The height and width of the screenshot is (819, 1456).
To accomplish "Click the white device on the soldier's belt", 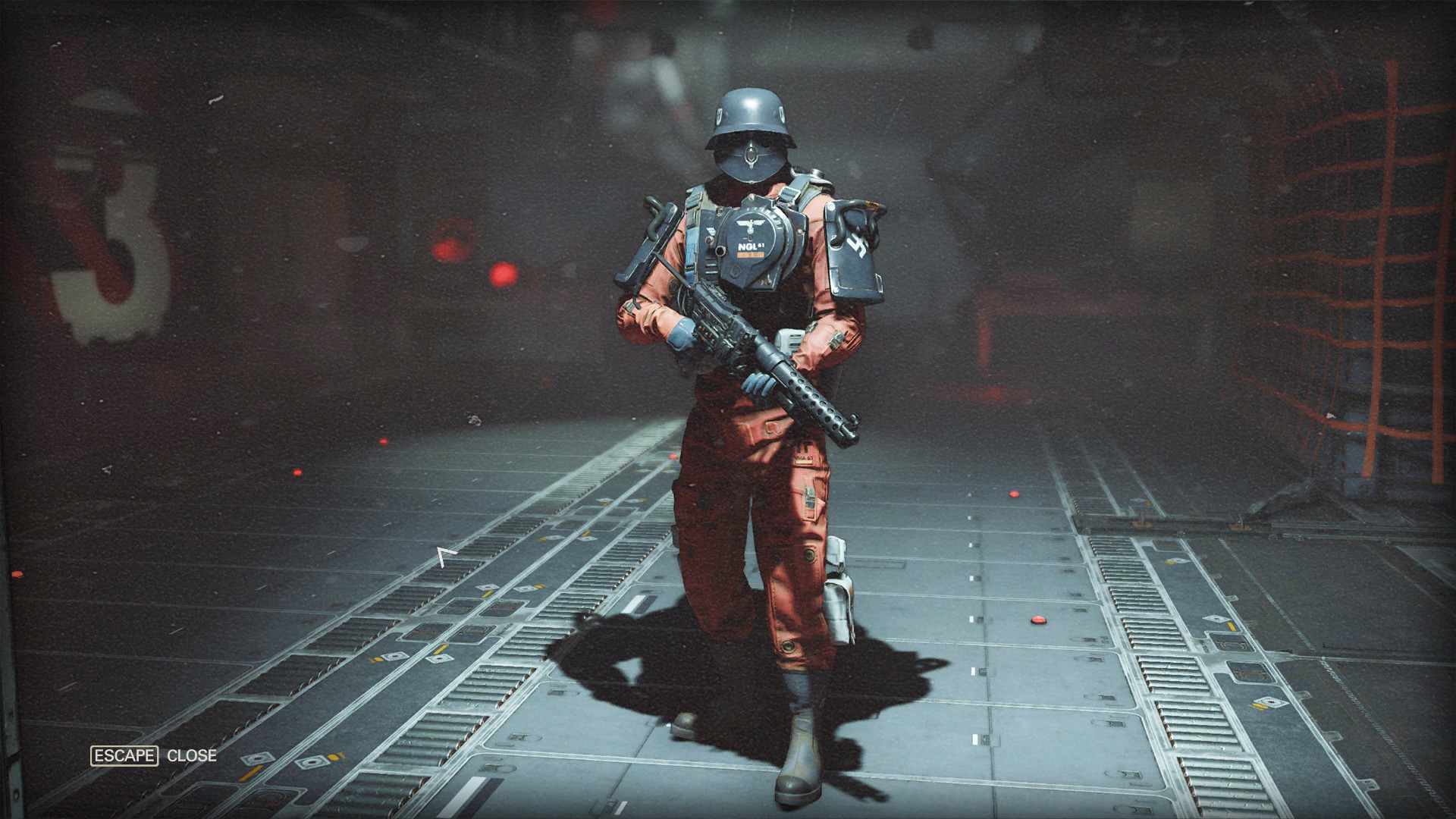I will coord(791,340).
